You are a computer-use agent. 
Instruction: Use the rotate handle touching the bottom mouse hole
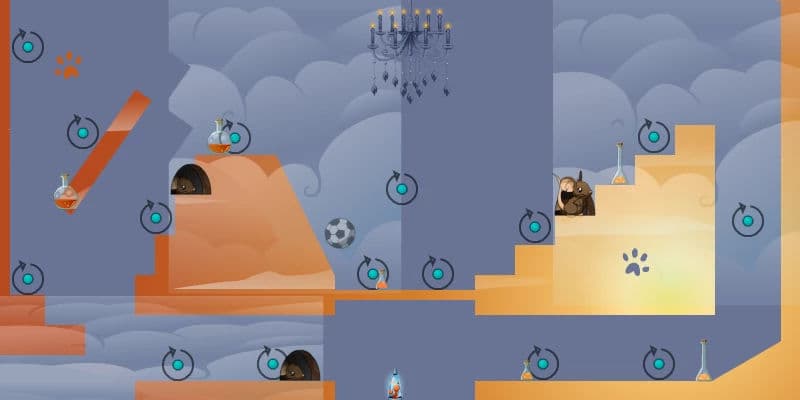pyautogui.click(x=272, y=363)
